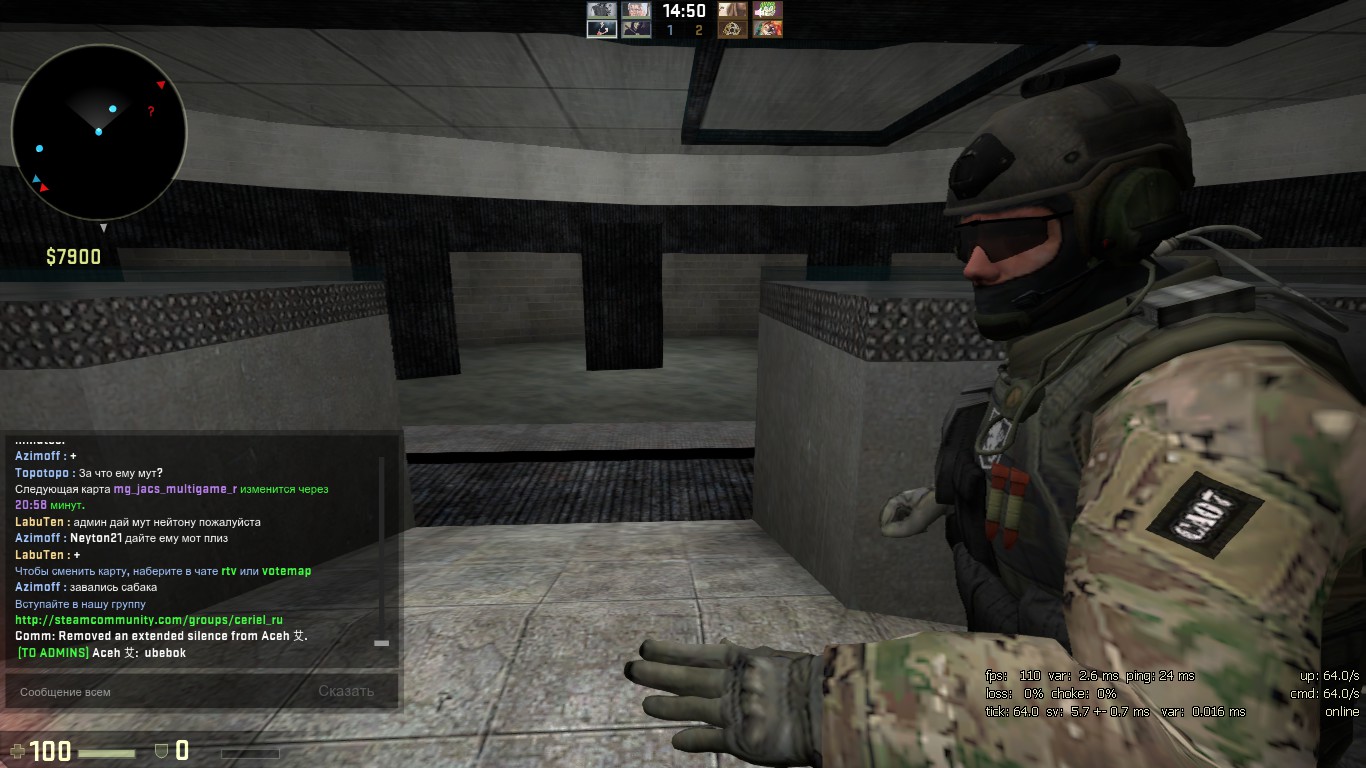
Task: Send the message with the Сказать button
Action: pyautogui.click(x=346, y=691)
